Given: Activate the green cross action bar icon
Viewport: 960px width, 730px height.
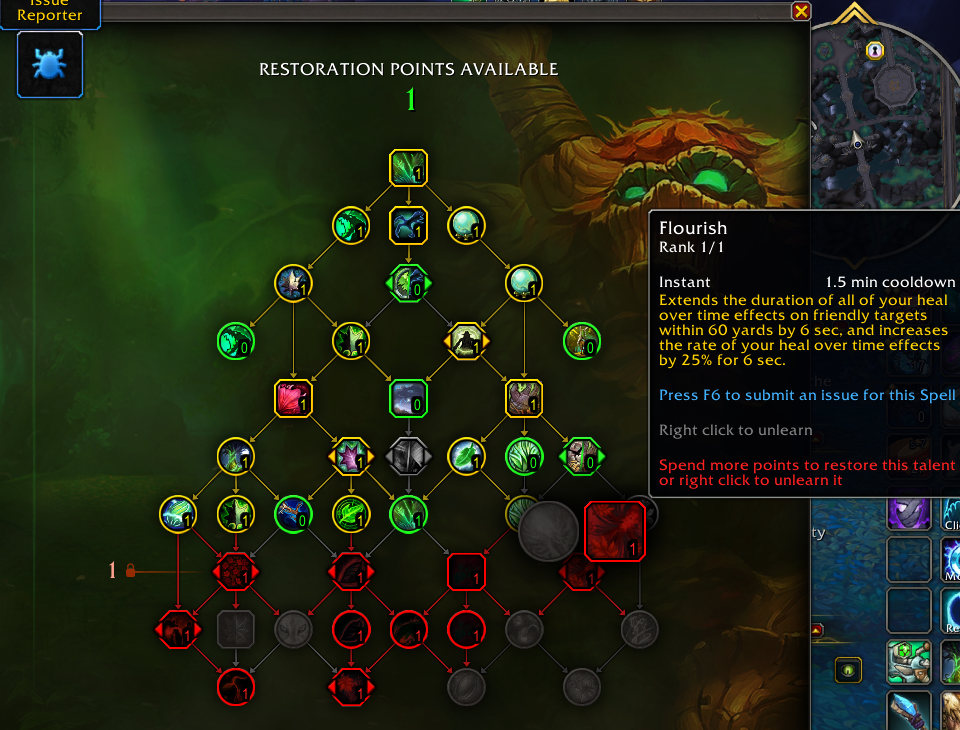Looking at the screenshot, I should pos(908,661).
